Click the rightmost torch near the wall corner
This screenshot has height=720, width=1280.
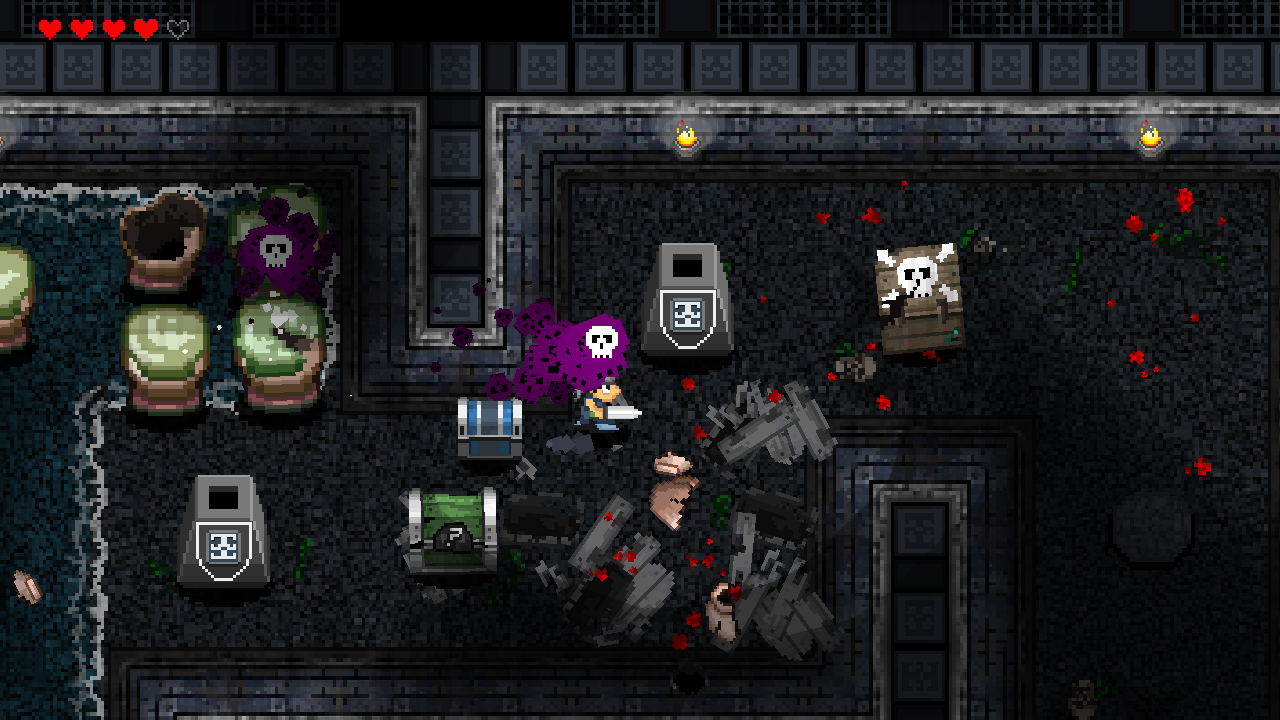tap(1148, 137)
